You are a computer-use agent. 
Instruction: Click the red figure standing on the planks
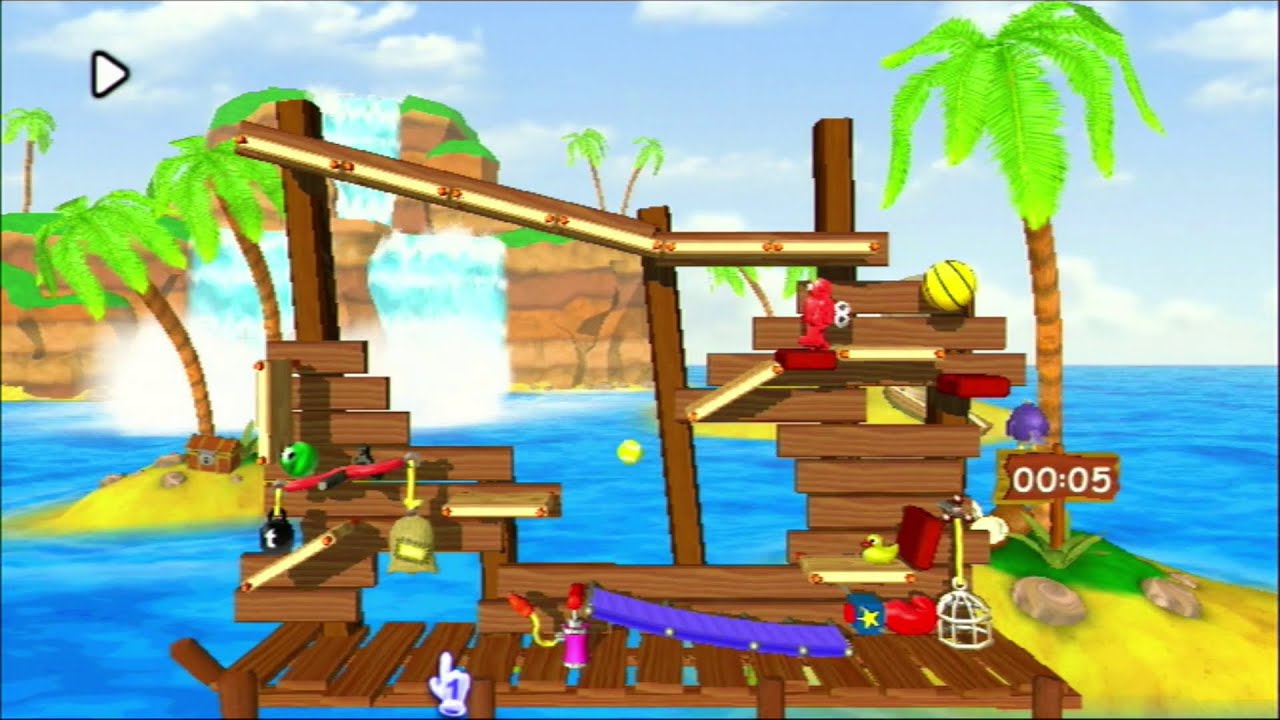[816, 315]
